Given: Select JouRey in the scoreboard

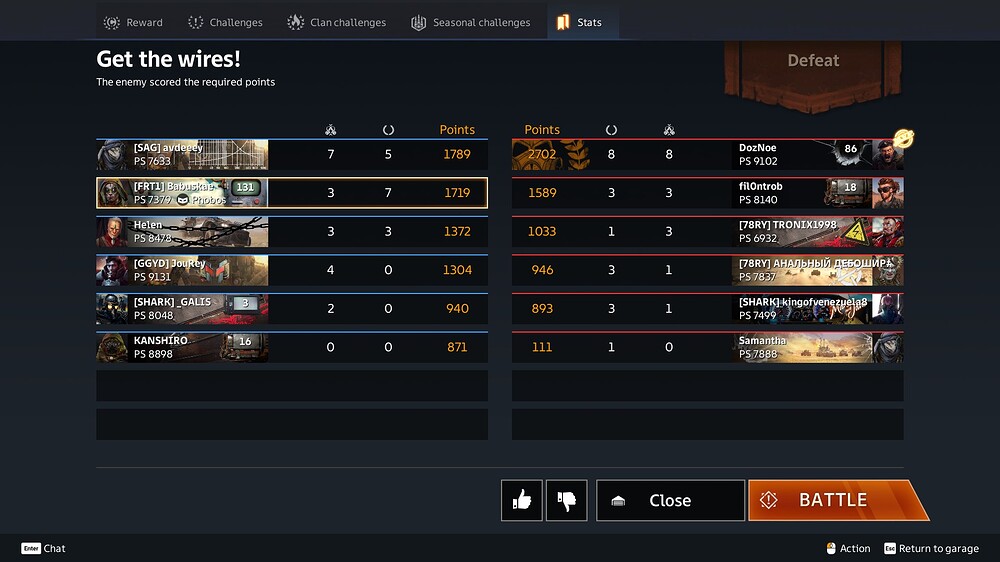Looking at the screenshot, I should point(291,270).
